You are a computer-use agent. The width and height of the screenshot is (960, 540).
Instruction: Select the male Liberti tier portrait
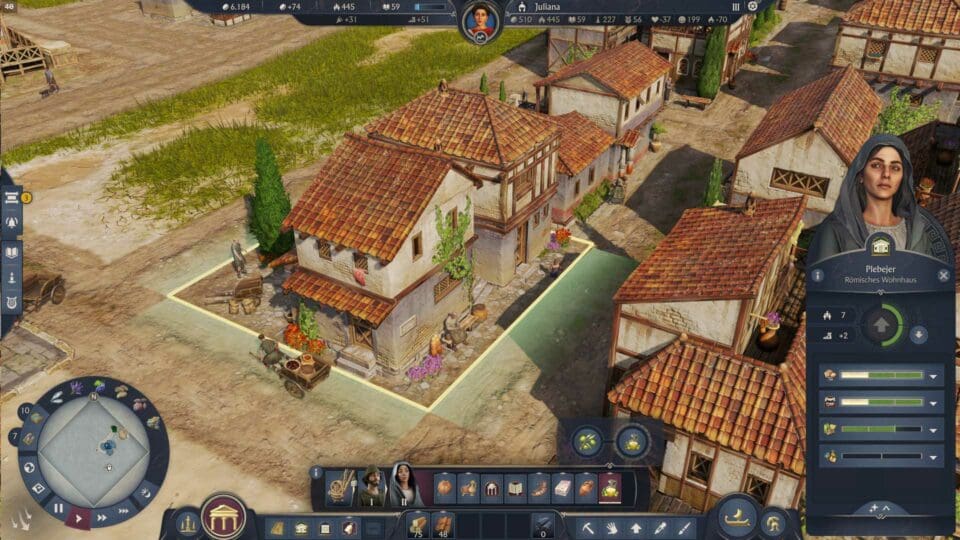[372, 486]
